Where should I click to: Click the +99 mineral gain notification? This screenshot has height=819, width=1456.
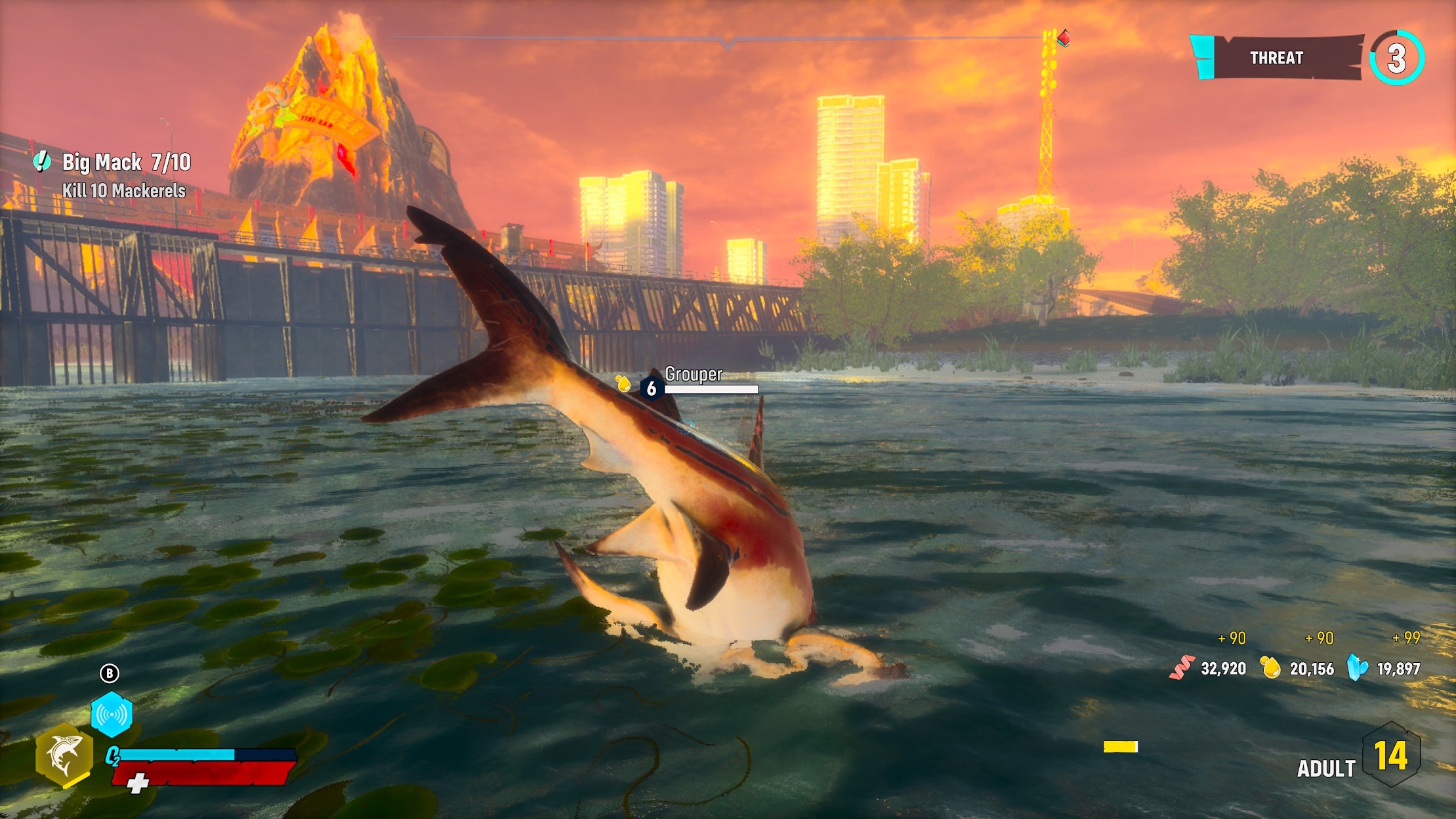[x=1405, y=638]
